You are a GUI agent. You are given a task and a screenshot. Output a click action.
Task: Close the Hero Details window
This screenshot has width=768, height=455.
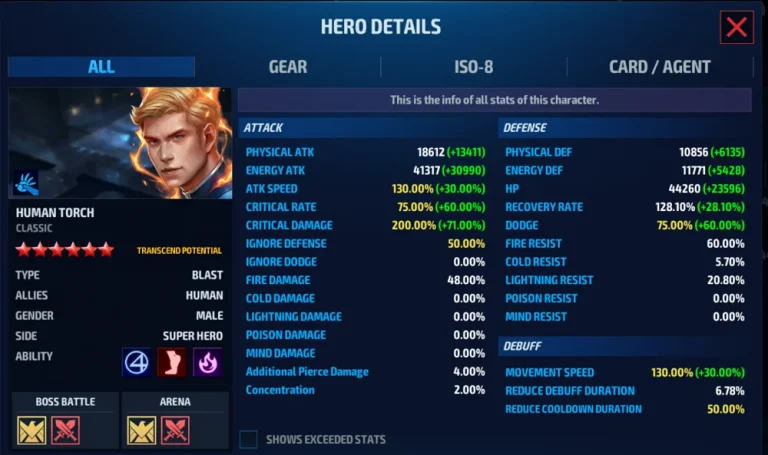(x=737, y=28)
